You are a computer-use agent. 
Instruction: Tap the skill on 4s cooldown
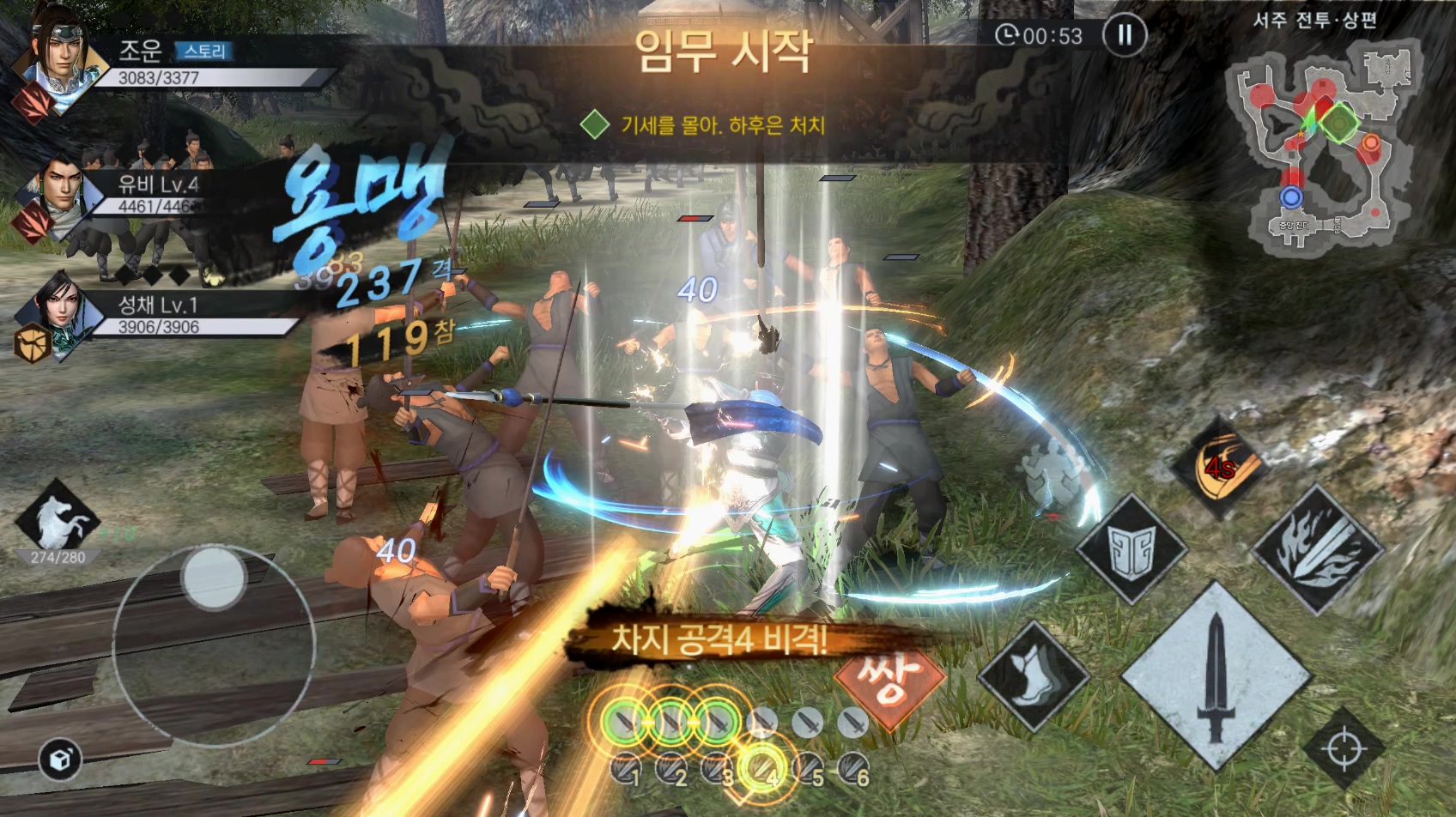(x=1220, y=468)
